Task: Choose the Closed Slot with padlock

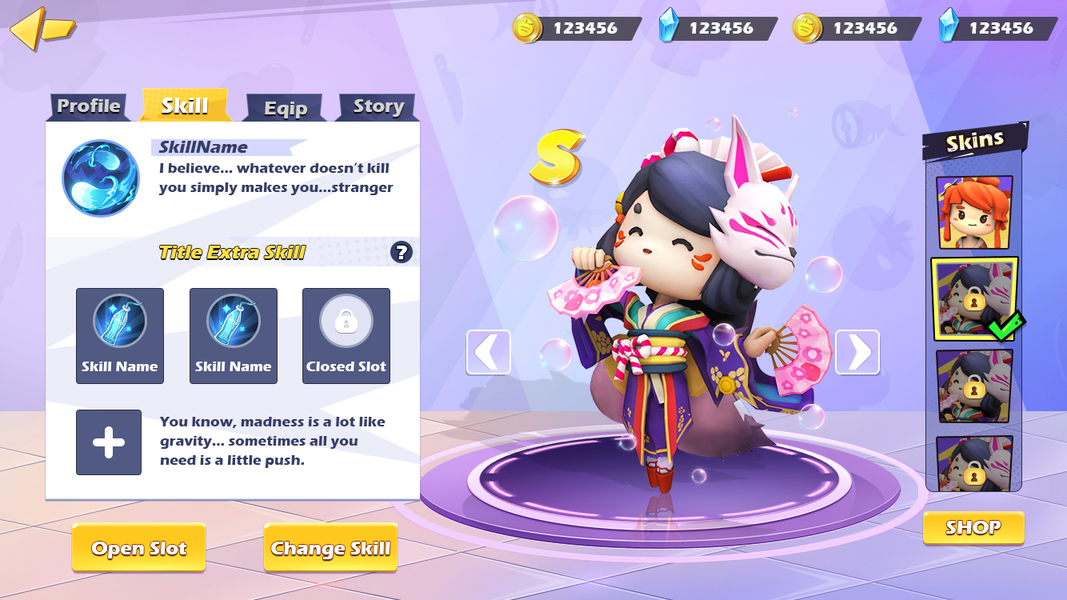Action: click(346, 335)
